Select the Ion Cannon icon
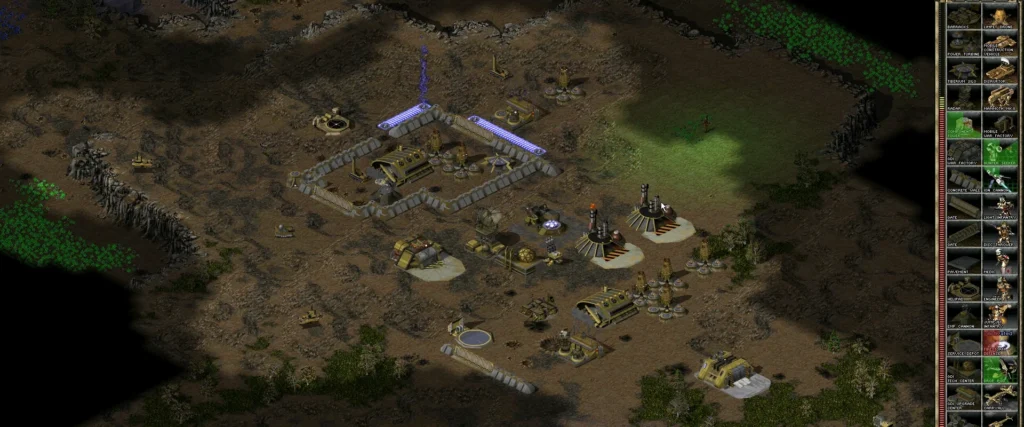This screenshot has height=427, width=1024. pyautogui.click(x=1000, y=181)
